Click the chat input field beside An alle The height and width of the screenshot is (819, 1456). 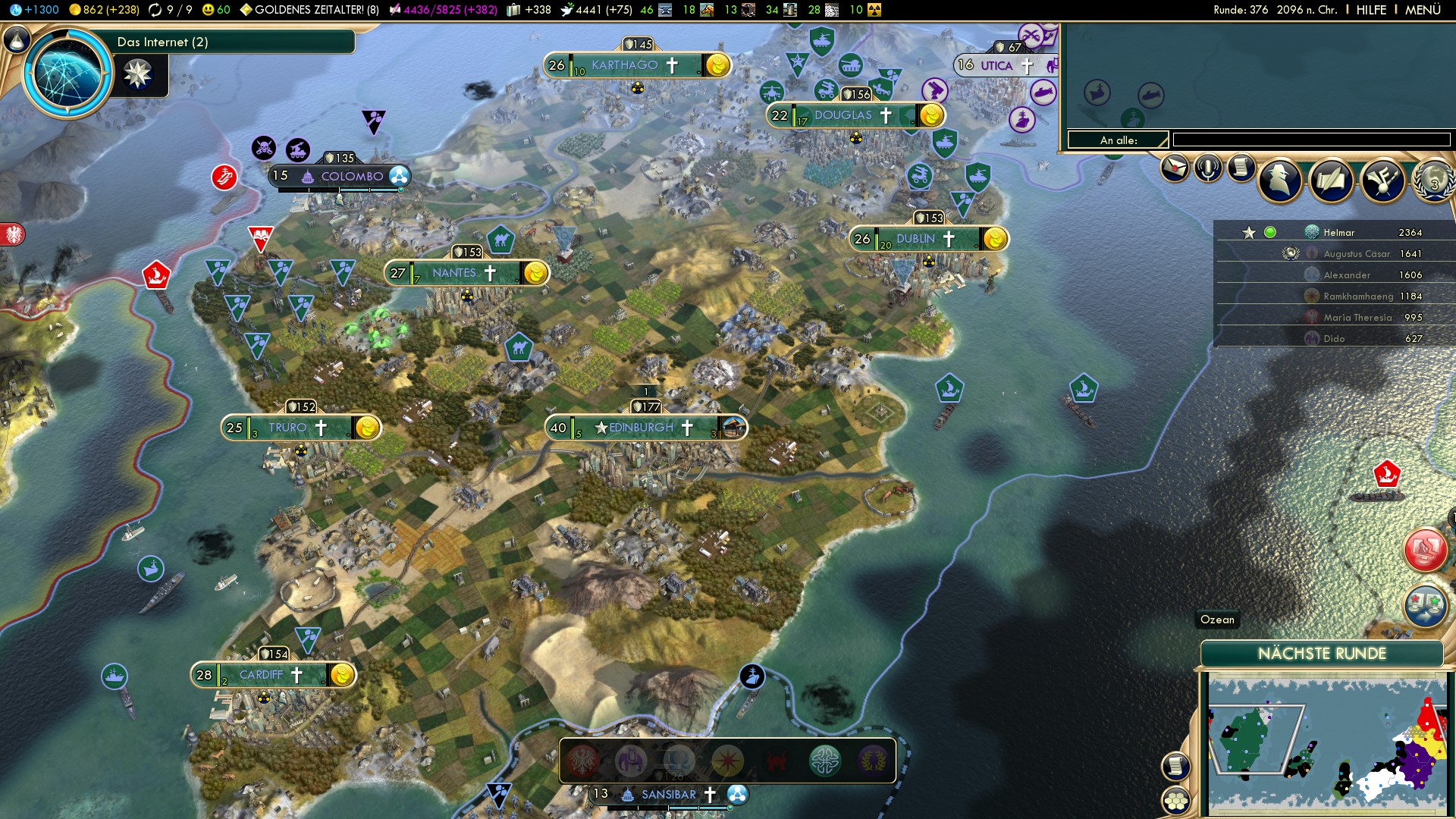pos(1311,140)
